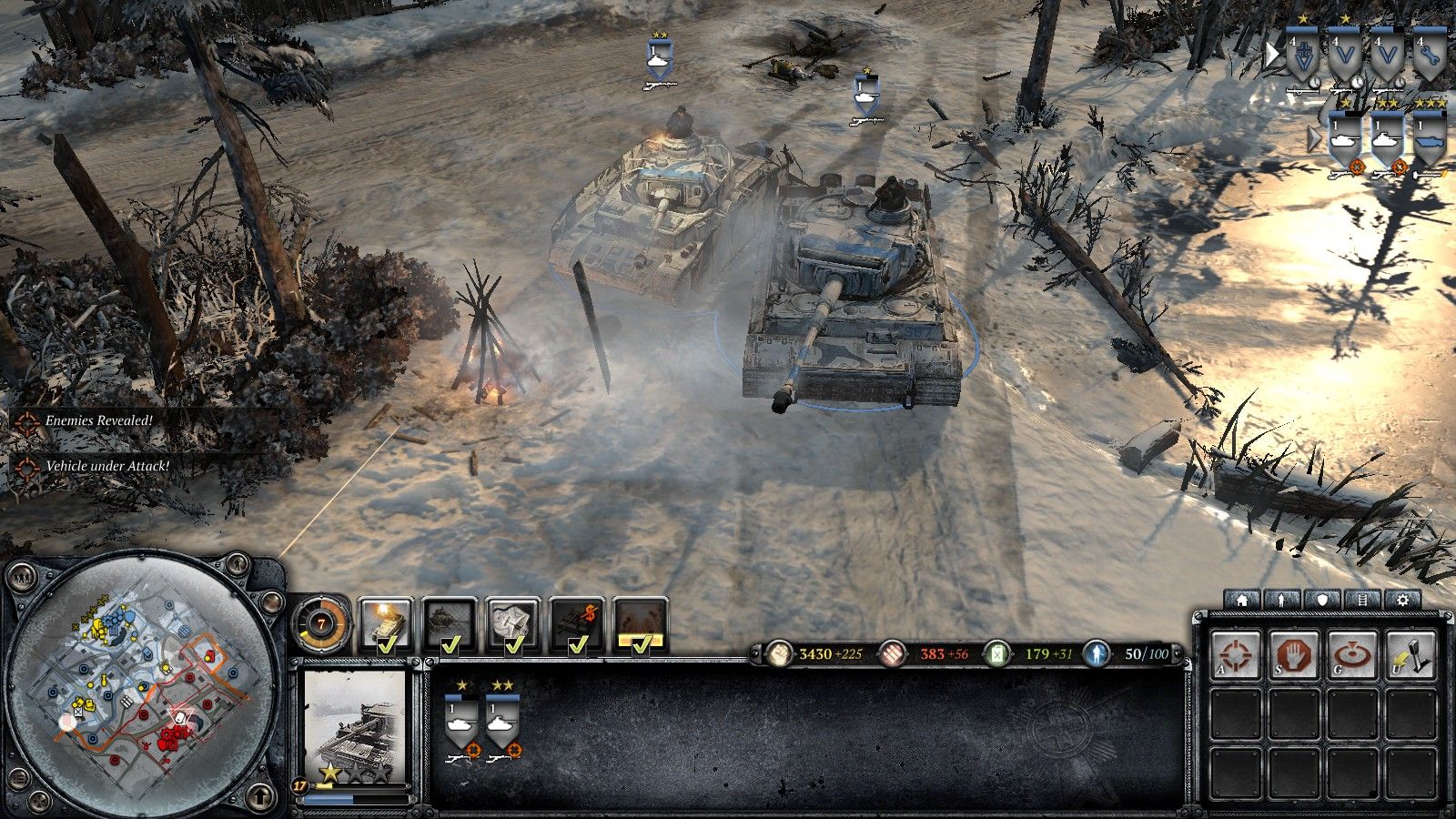The width and height of the screenshot is (1456, 819).
Task: Activate the firing tank commander ability
Action: 386,625
